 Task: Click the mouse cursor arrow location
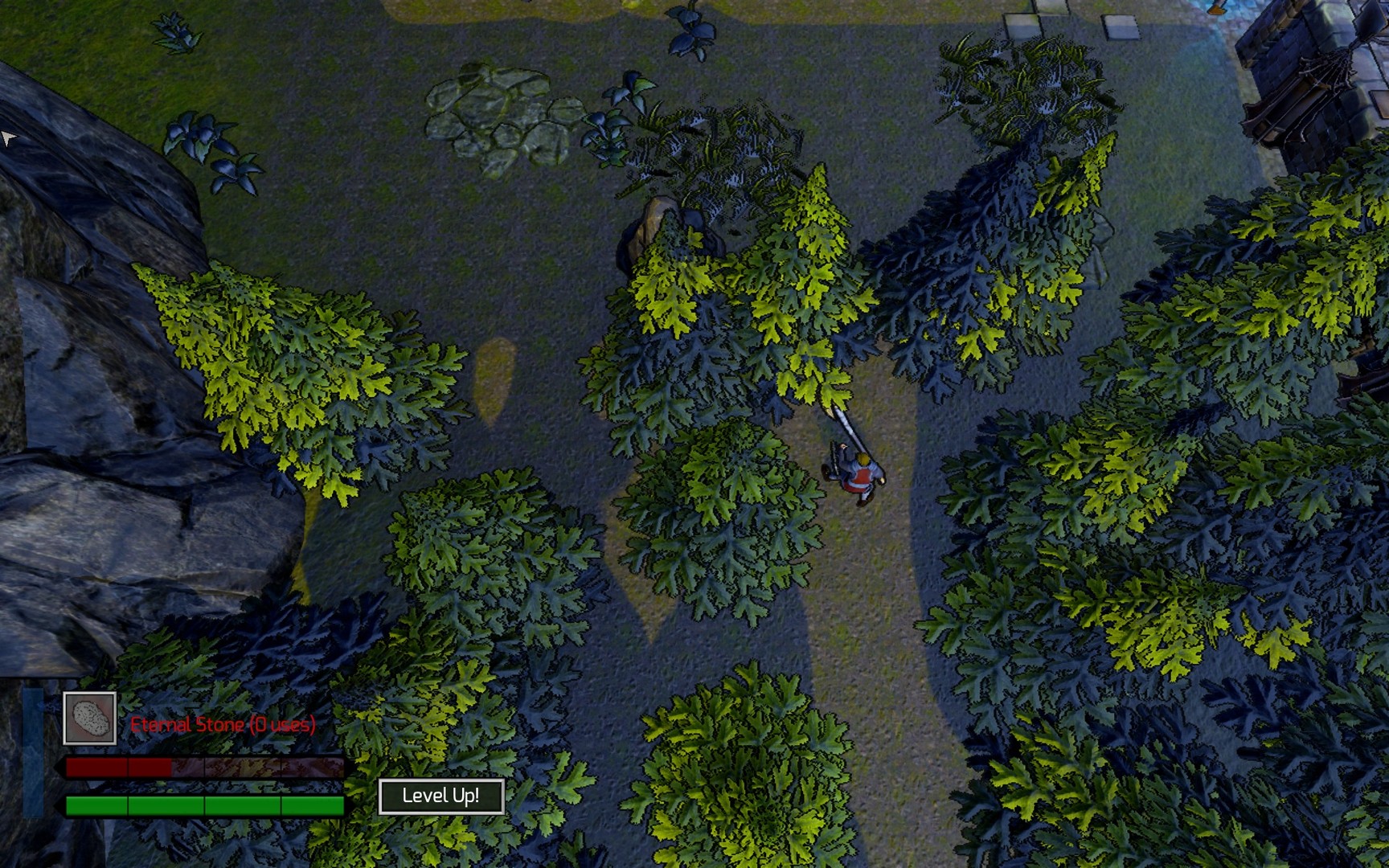coord(8,137)
